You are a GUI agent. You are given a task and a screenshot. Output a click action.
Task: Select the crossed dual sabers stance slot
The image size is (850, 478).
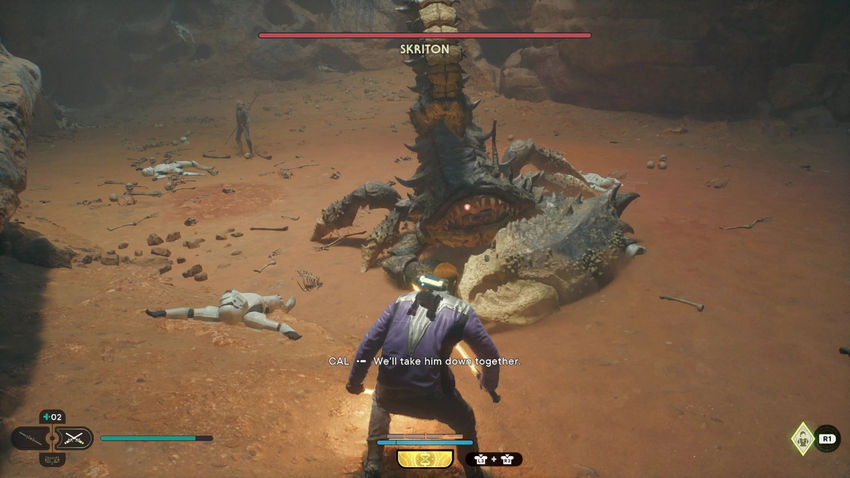[x=75, y=438]
